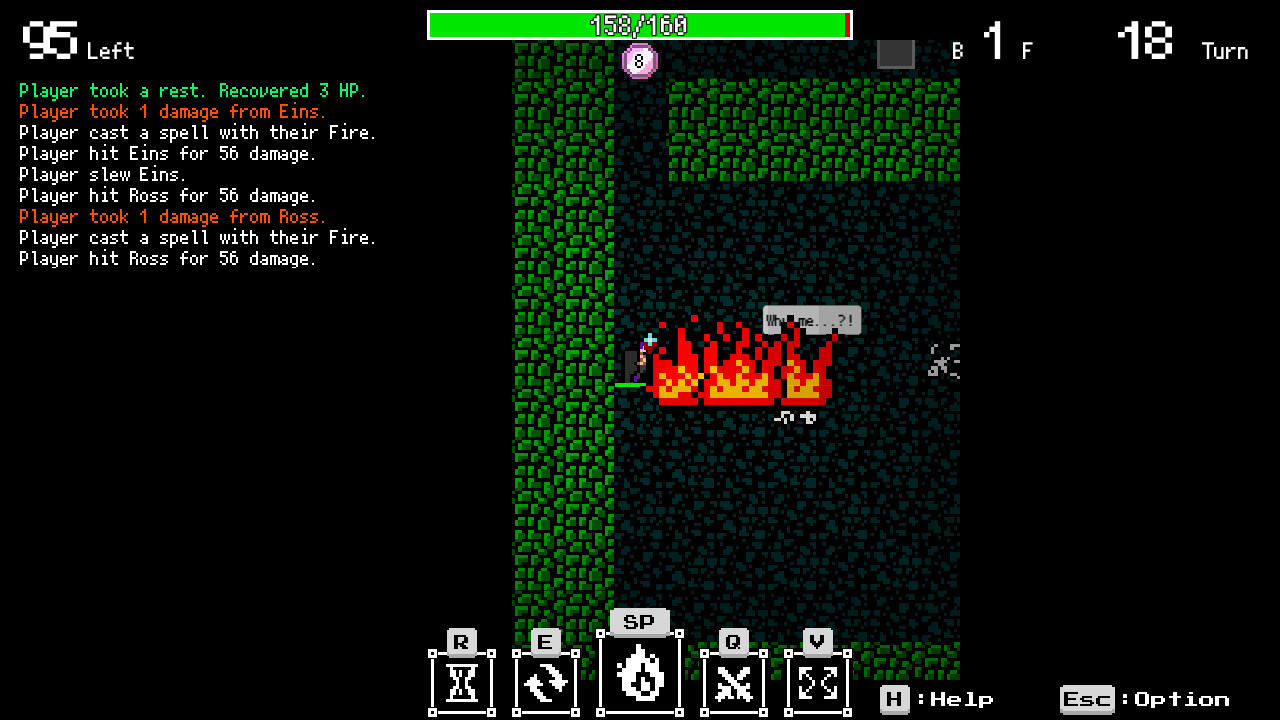The image size is (1280, 720).
Task: Cast the Fire spell from the action bar
Action: [x=639, y=673]
